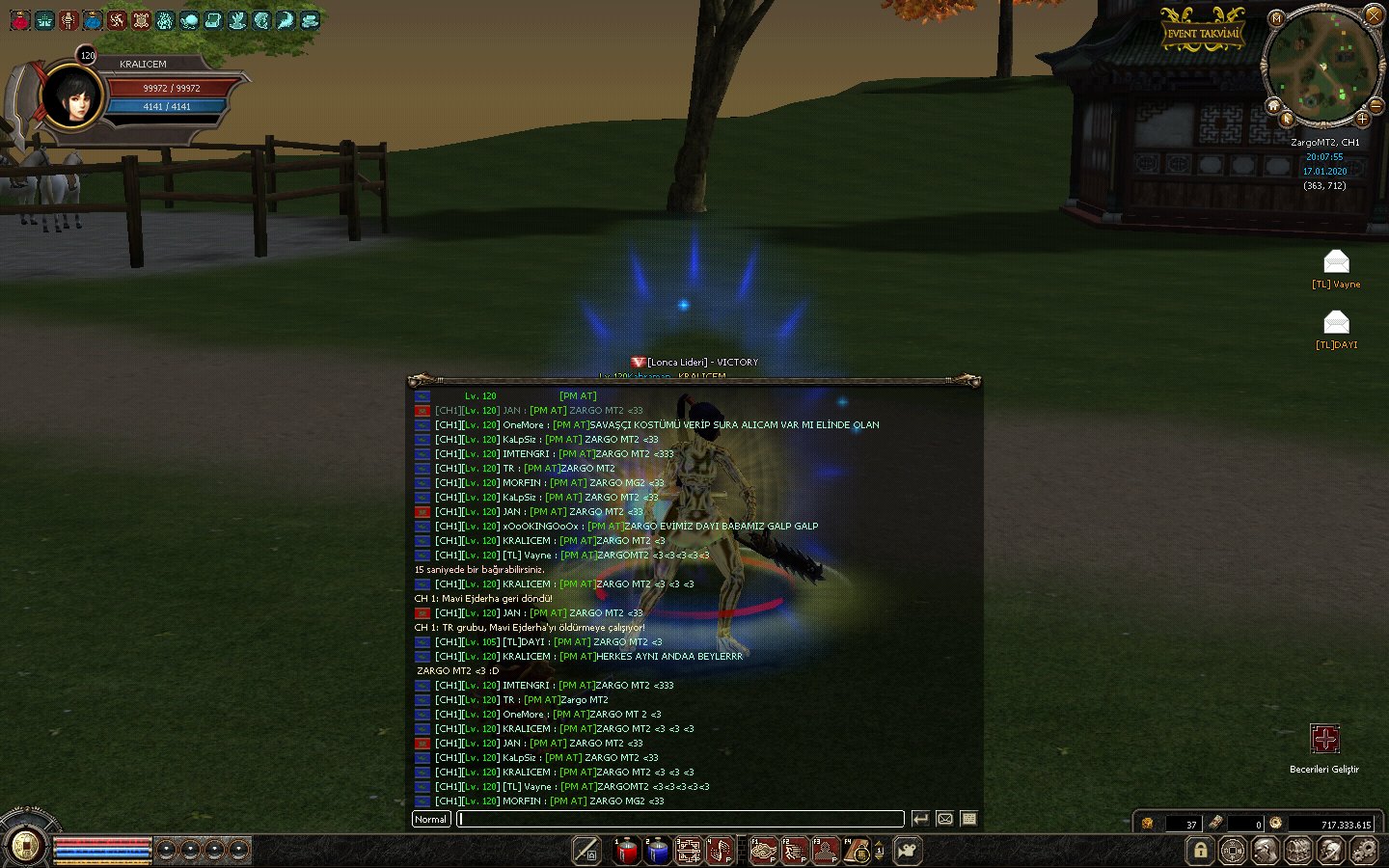
Task: Focus the chat message input field
Action: (680, 819)
